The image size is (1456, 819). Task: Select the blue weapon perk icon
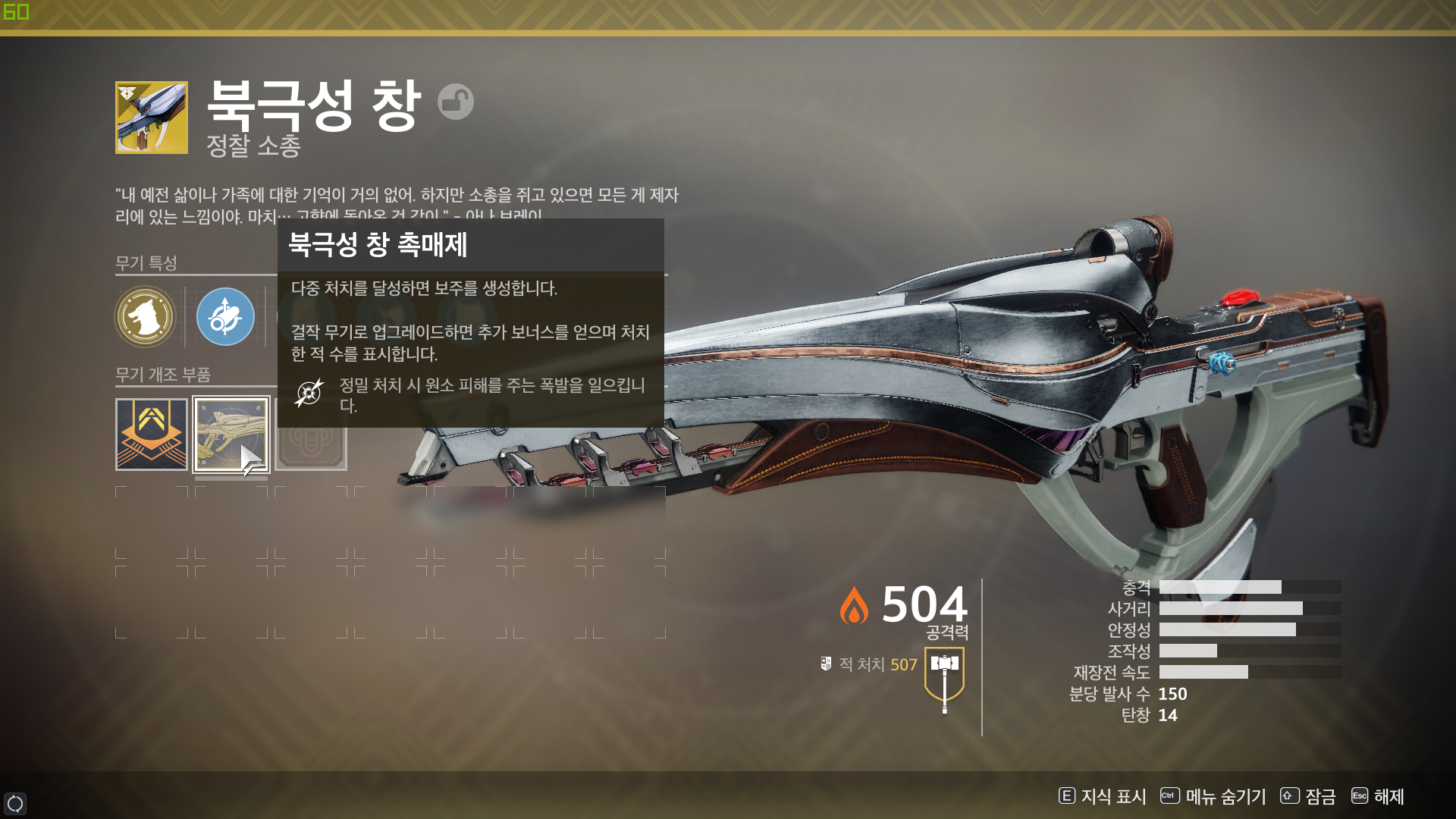click(x=225, y=316)
